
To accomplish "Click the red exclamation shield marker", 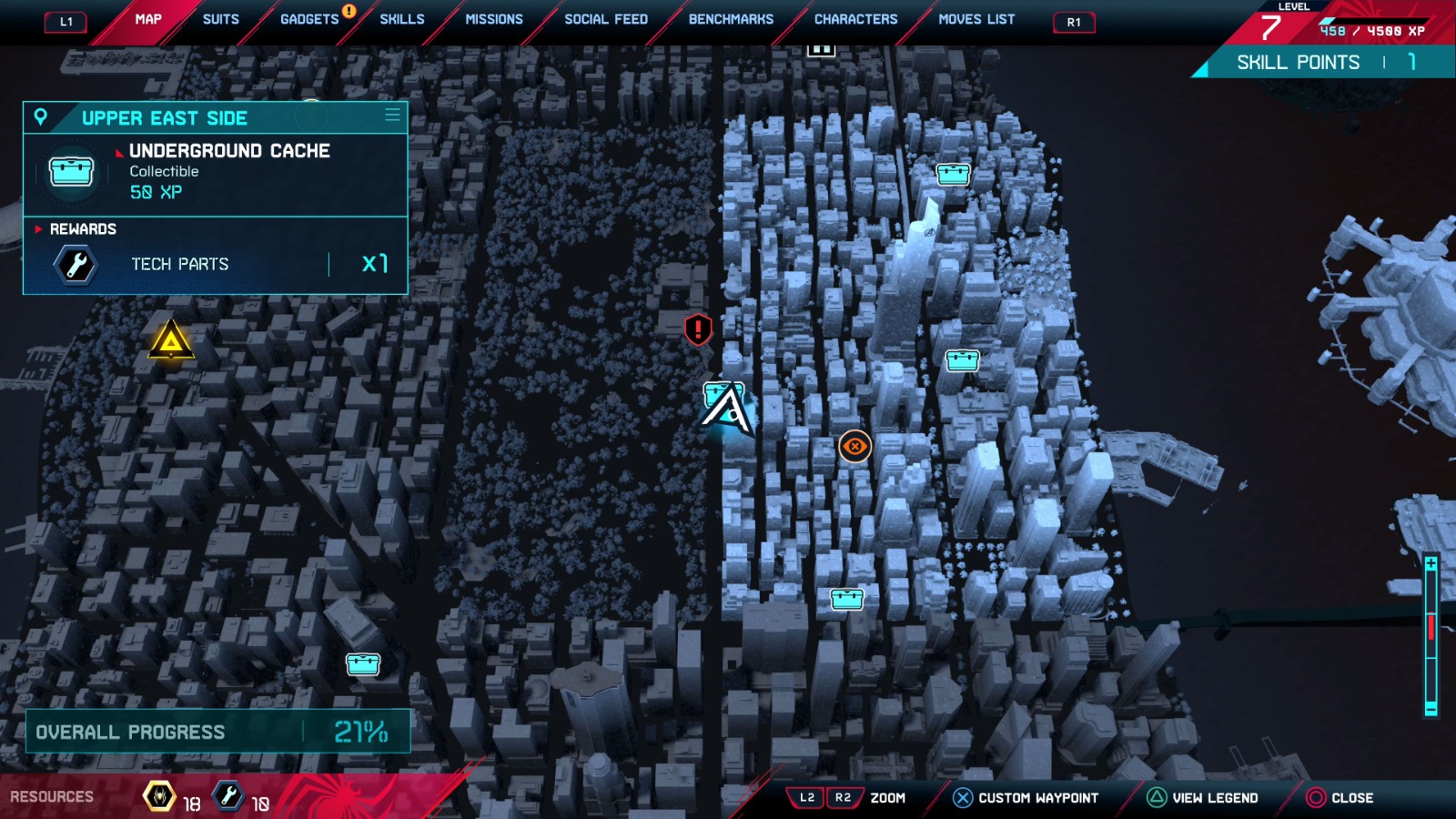I will 698,329.
